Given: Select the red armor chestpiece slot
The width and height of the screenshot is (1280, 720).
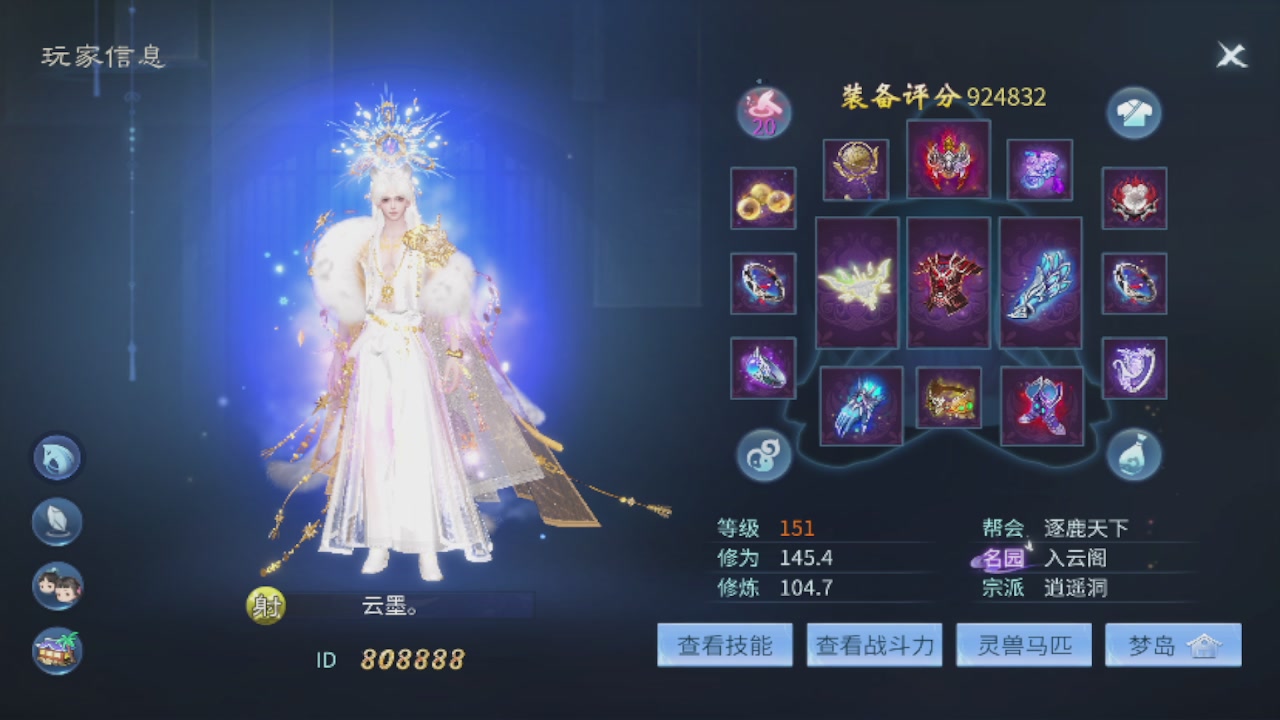Looking at the screenshot, I should tap(948, 283).
